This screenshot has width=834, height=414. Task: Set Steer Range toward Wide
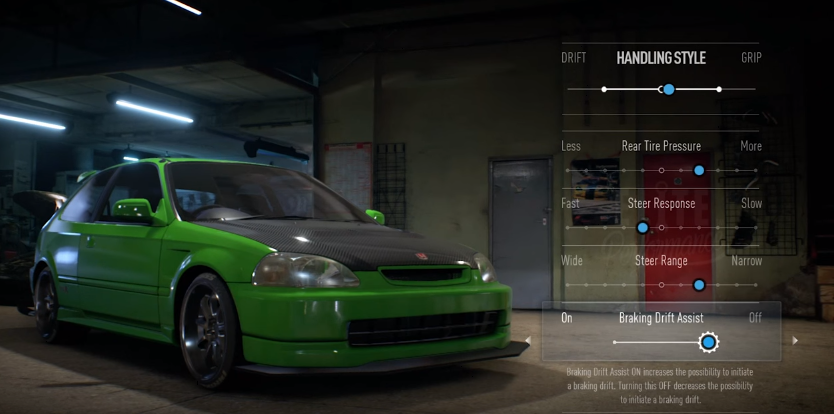point(571,261)
